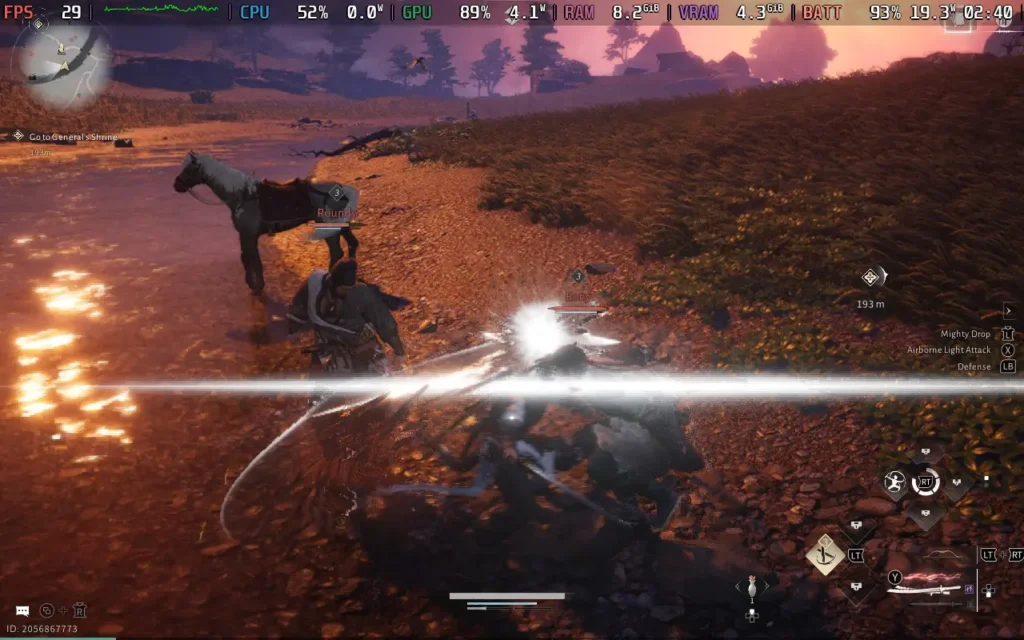1024x640 pixels.
Task: Use the highlighted martial skill diamond icon
Action: [x=825, y=554]
